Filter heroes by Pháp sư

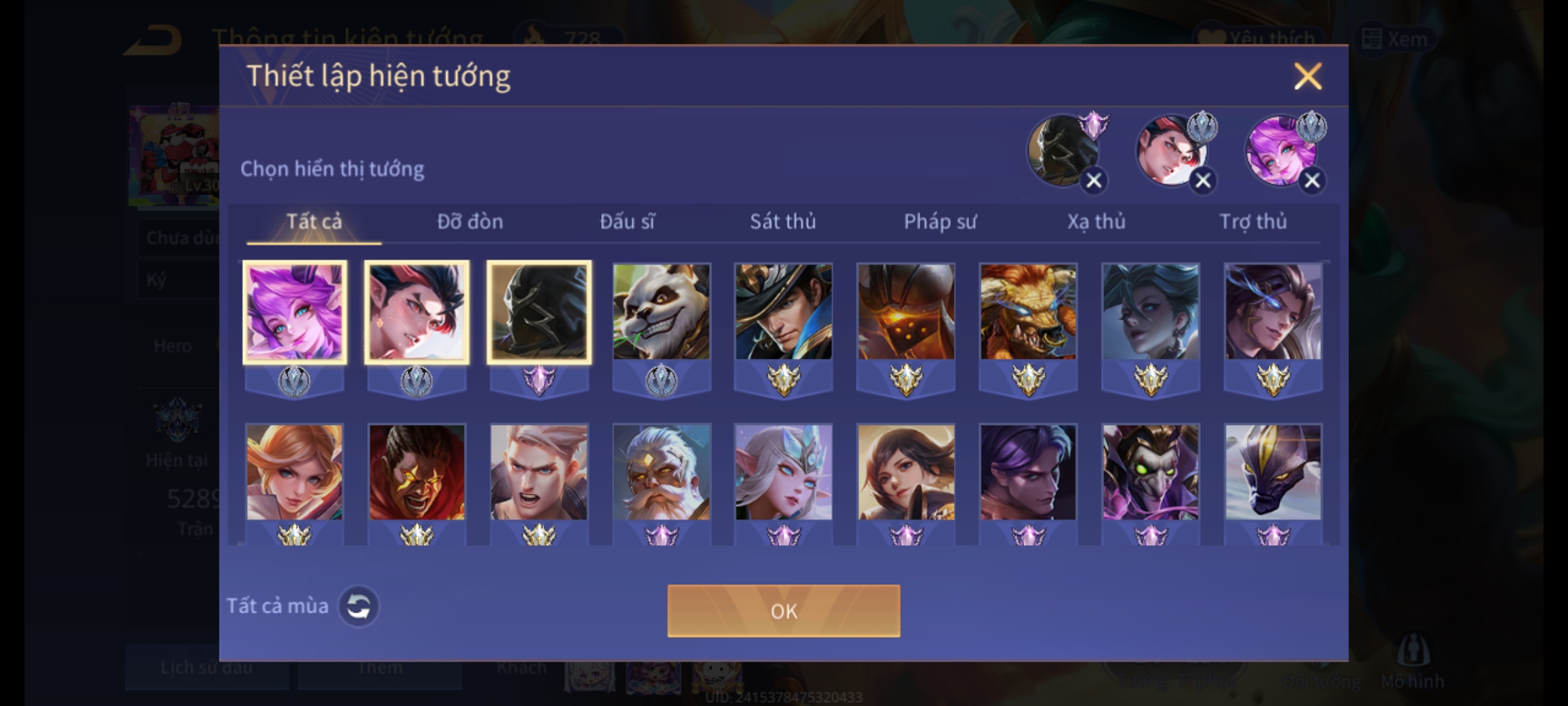point(940,222)
